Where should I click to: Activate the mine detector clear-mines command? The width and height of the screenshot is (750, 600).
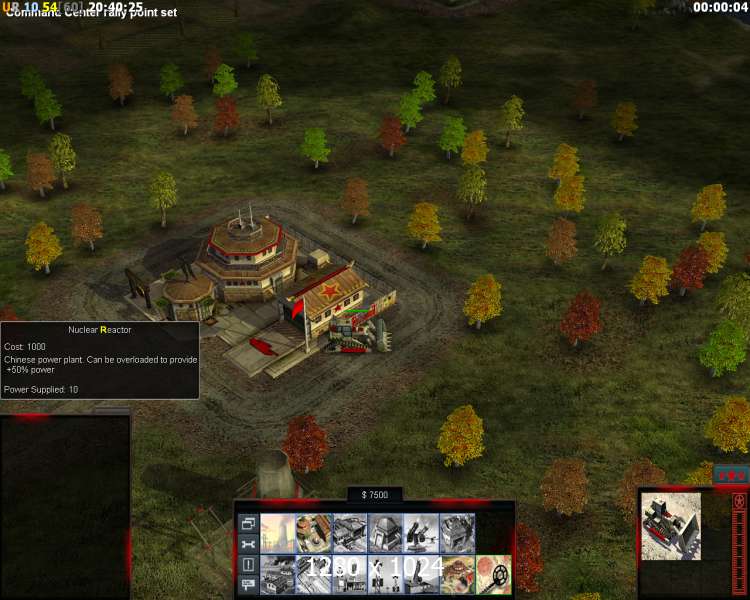tap(493, 575)
